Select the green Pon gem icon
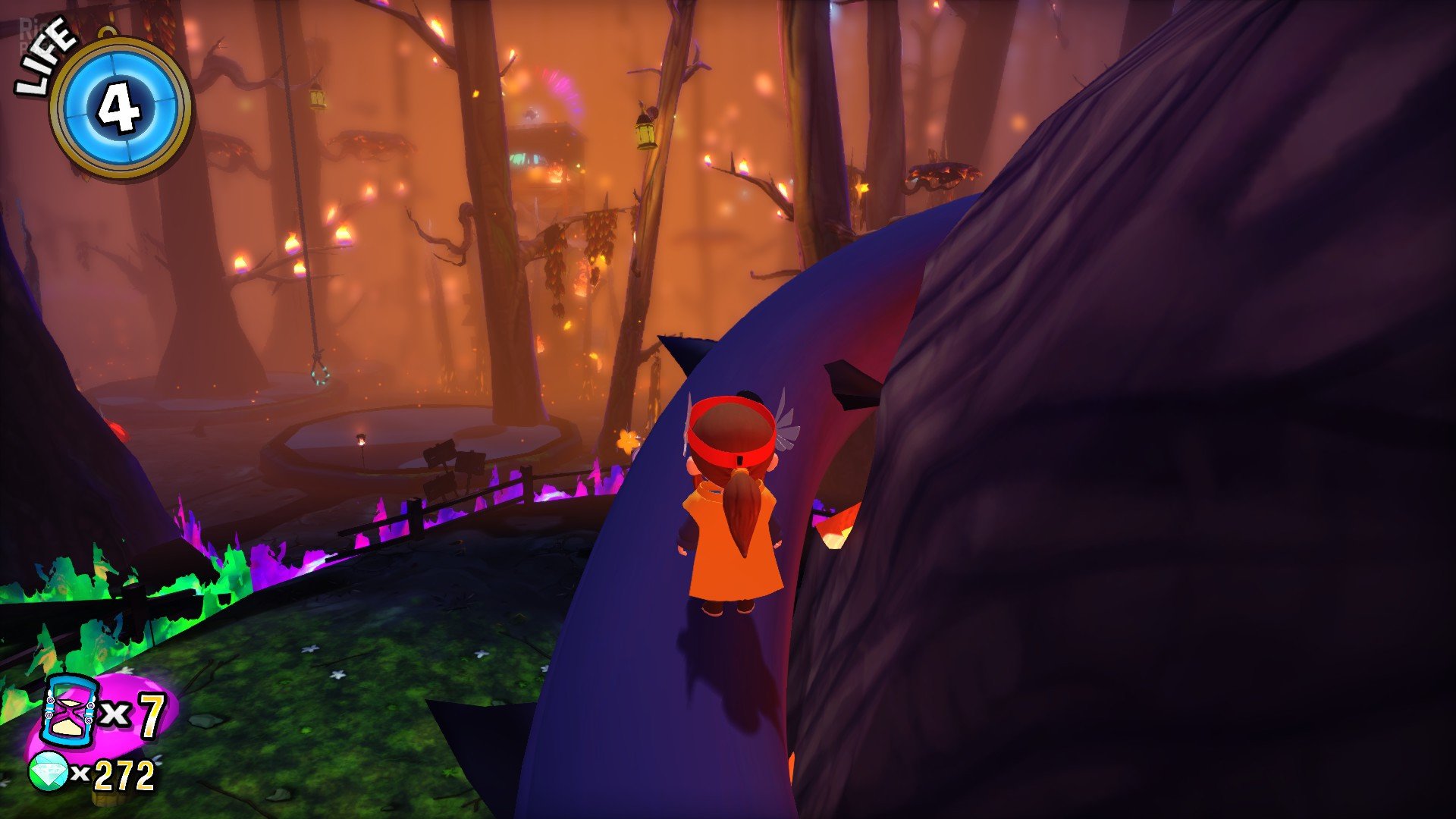The width and height of the screenshot is (1456, 819). click(48, 773)
